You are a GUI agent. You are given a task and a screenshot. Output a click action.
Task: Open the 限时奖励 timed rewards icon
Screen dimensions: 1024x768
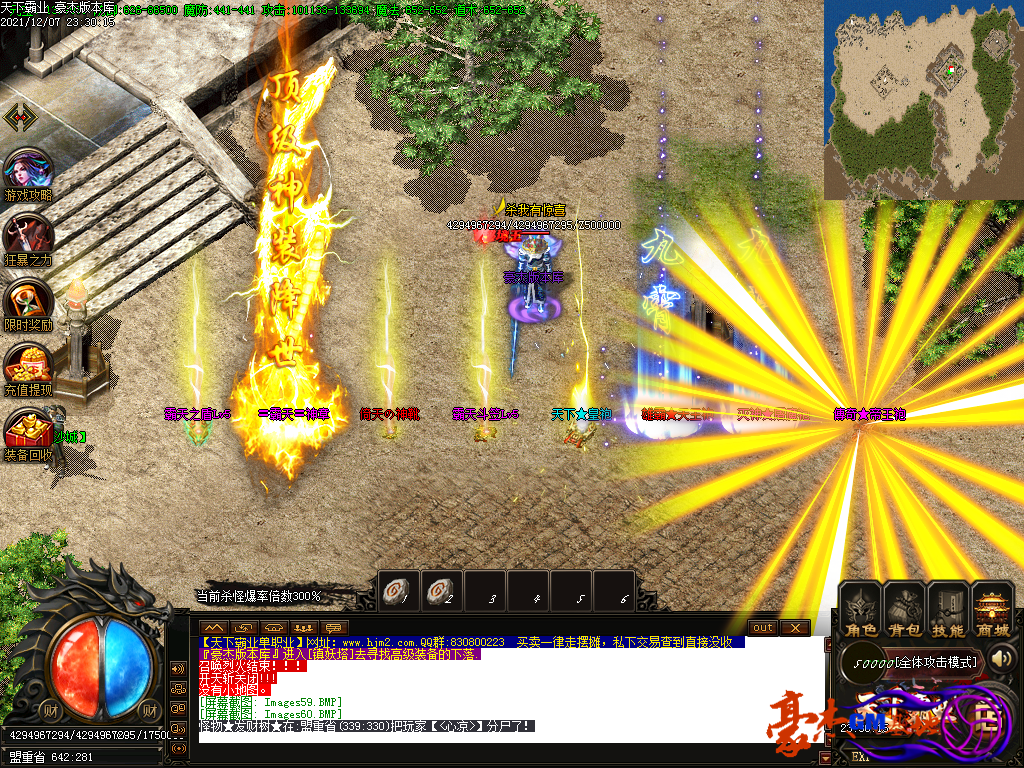(28, 302)
